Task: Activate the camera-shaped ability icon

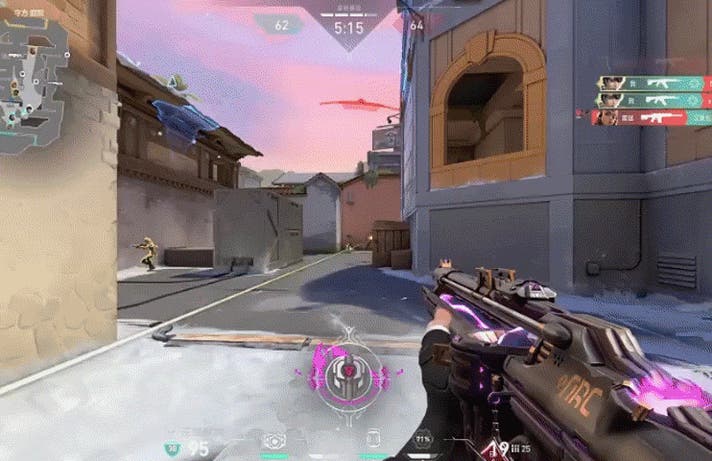Action: (271, 440)
